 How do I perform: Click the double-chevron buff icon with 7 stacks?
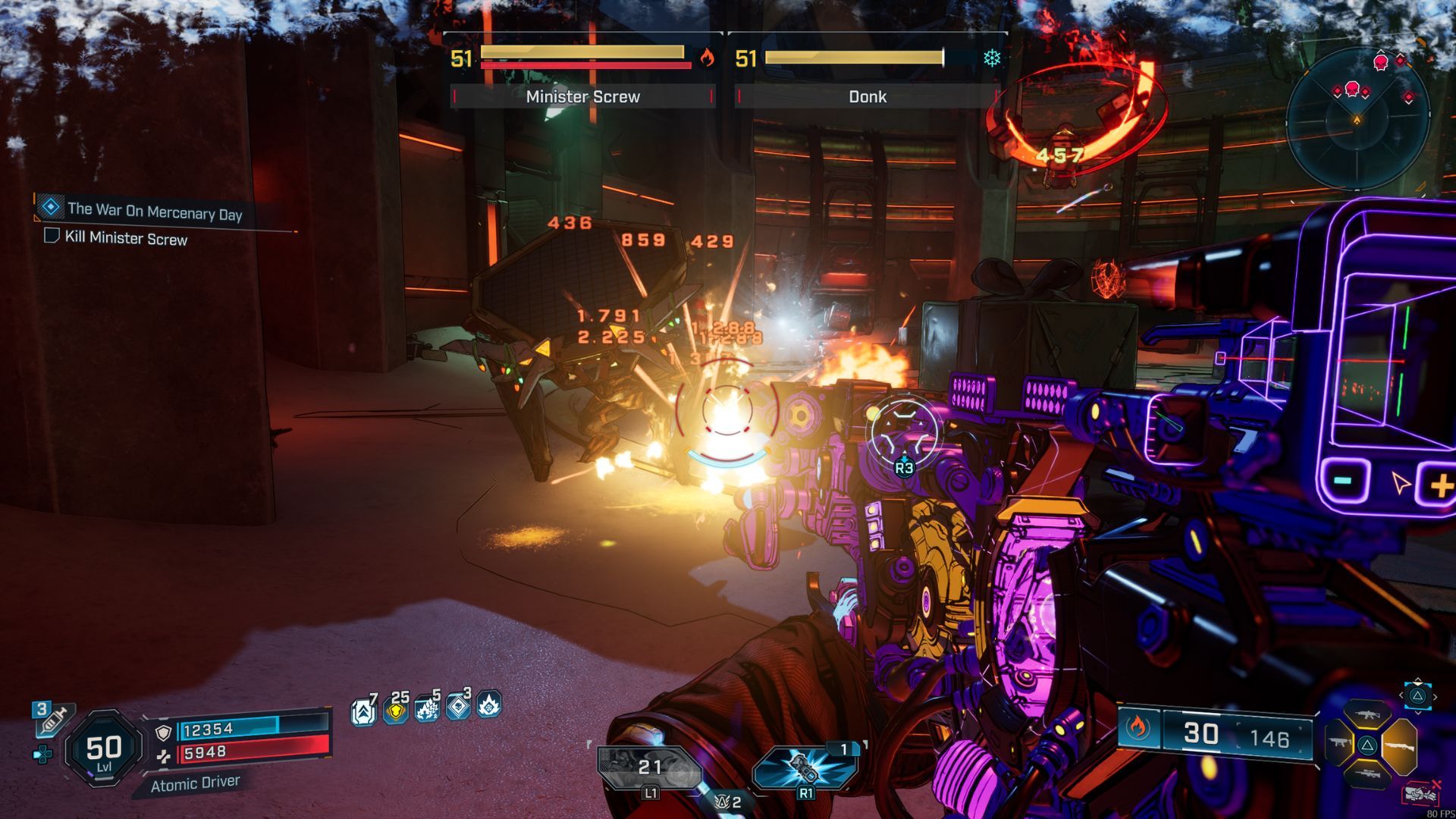click(x=363, y=711)
